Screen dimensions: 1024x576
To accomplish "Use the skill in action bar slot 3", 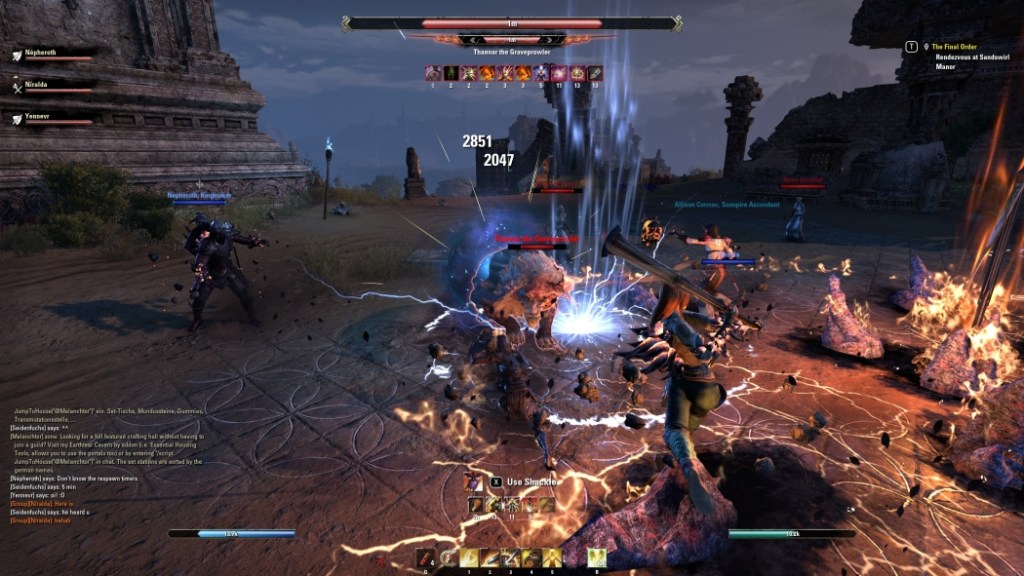I will pos(511,558).
